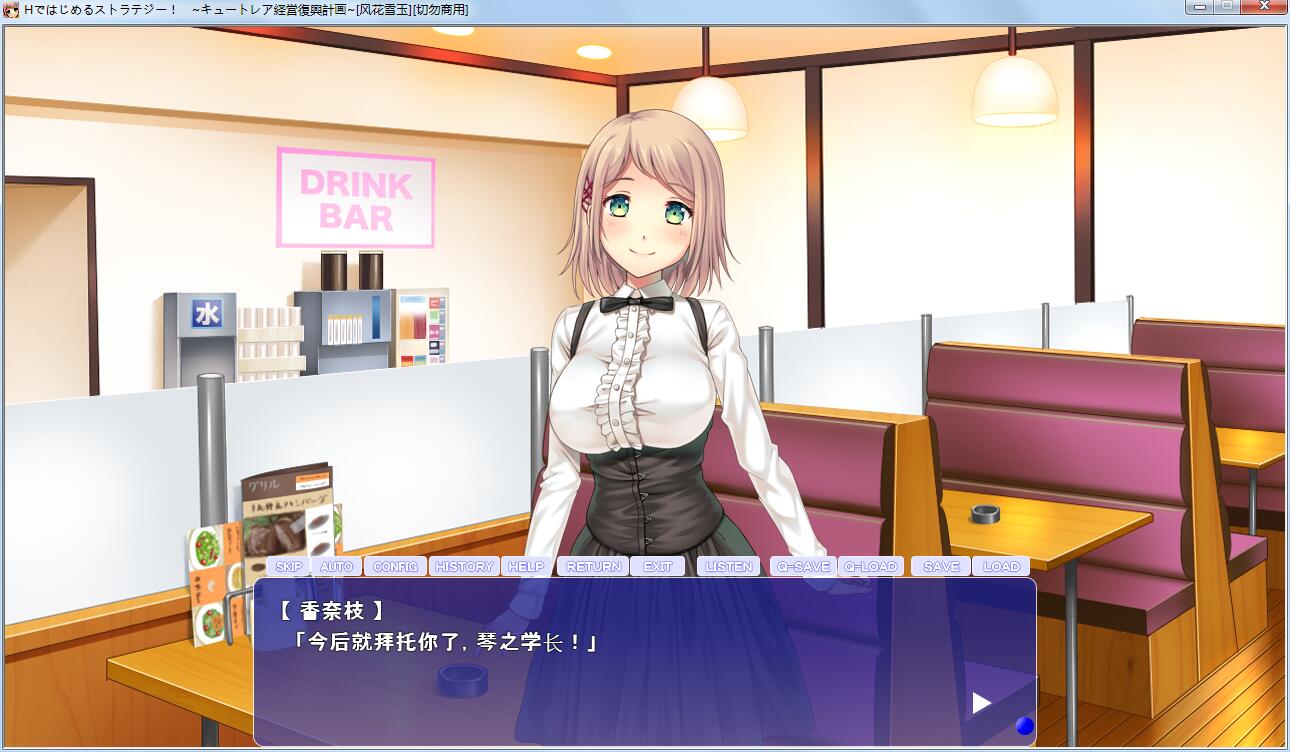The height and width of the screenshot is (752, 1290).
Task: Turn on AUTO text advance mode
Action: point(337,566)
